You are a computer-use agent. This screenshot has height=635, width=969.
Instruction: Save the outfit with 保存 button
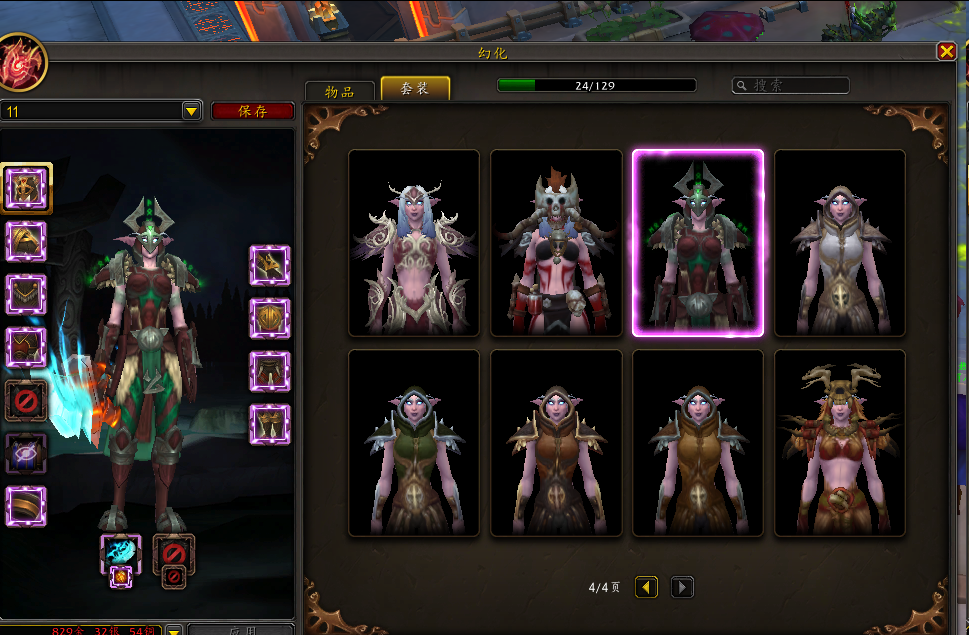pyautogui.click(x=252, y=111)
